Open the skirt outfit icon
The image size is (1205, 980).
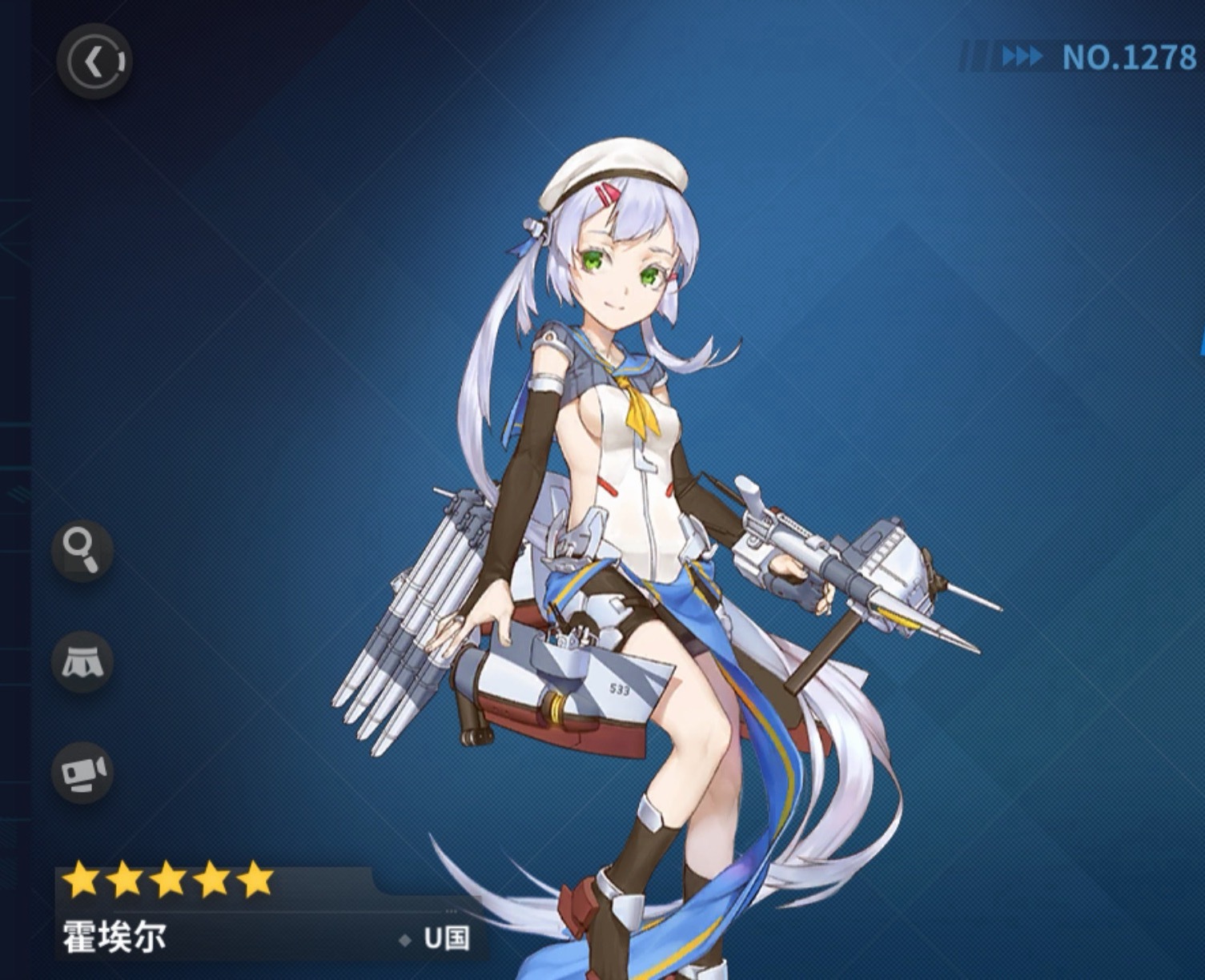82,662
